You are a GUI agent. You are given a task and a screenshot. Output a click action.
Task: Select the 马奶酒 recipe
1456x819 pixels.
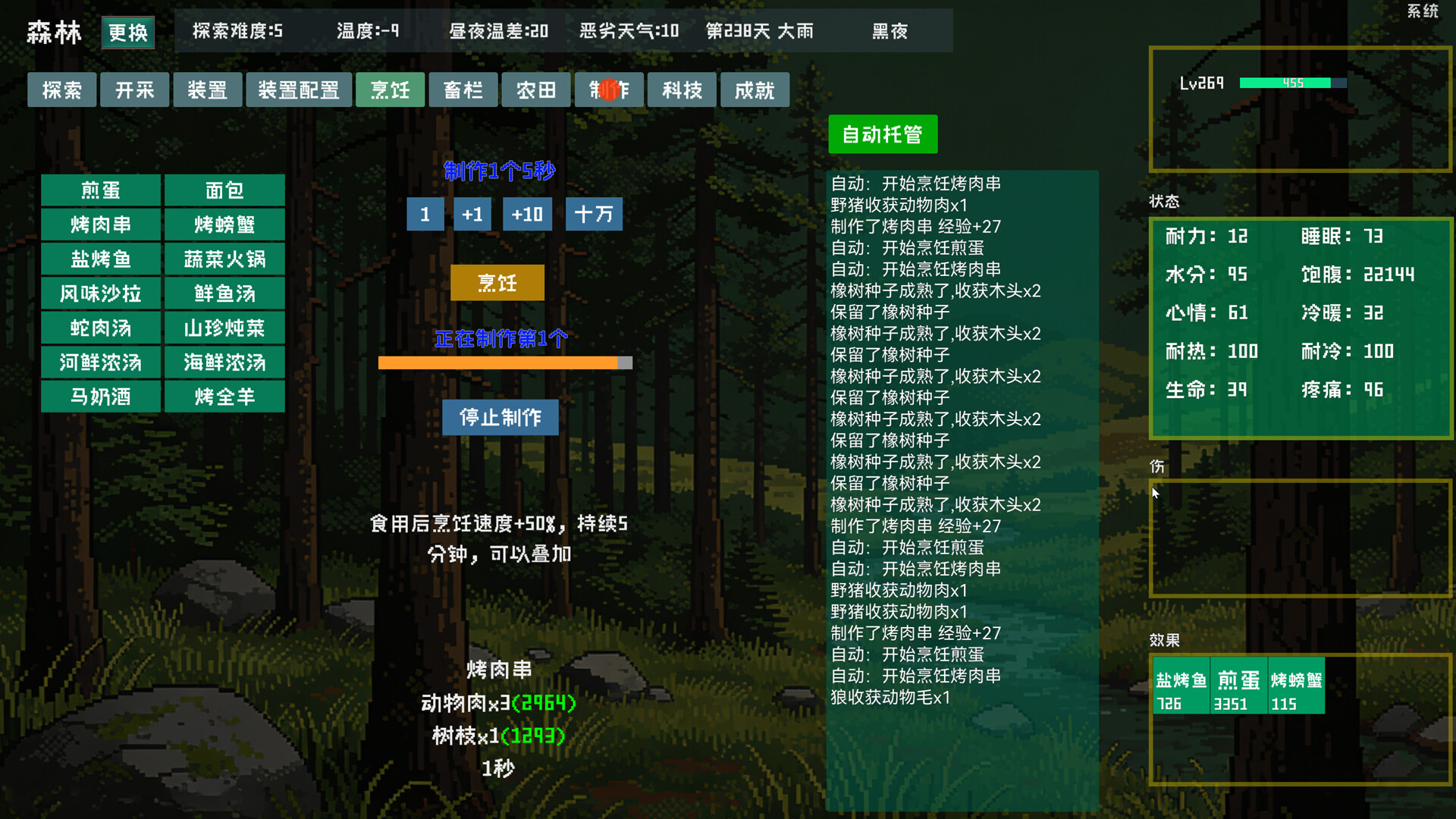point(100,397)
